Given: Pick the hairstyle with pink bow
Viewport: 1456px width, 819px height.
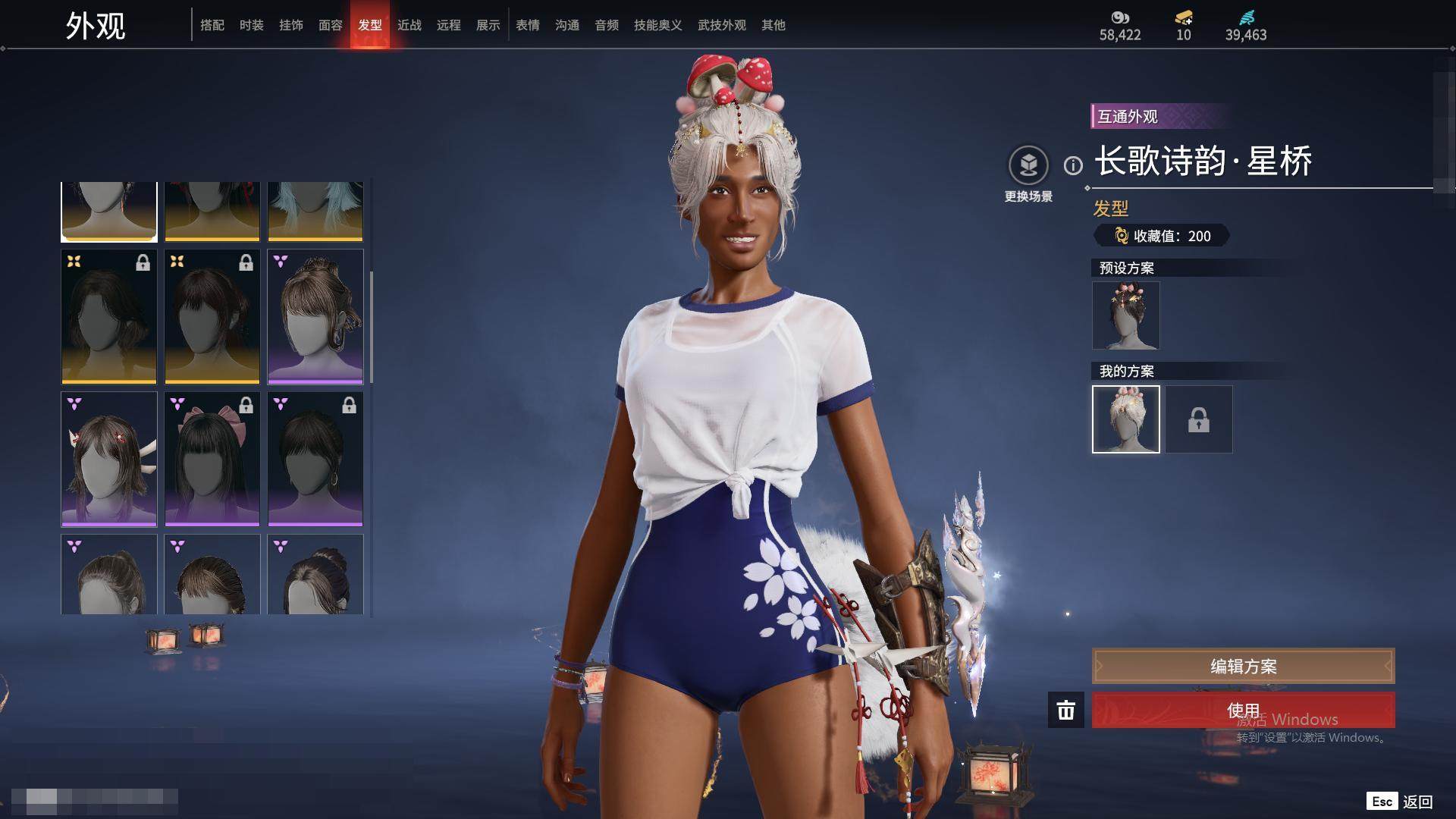Looking at the screenshot, I should [212, 459].
